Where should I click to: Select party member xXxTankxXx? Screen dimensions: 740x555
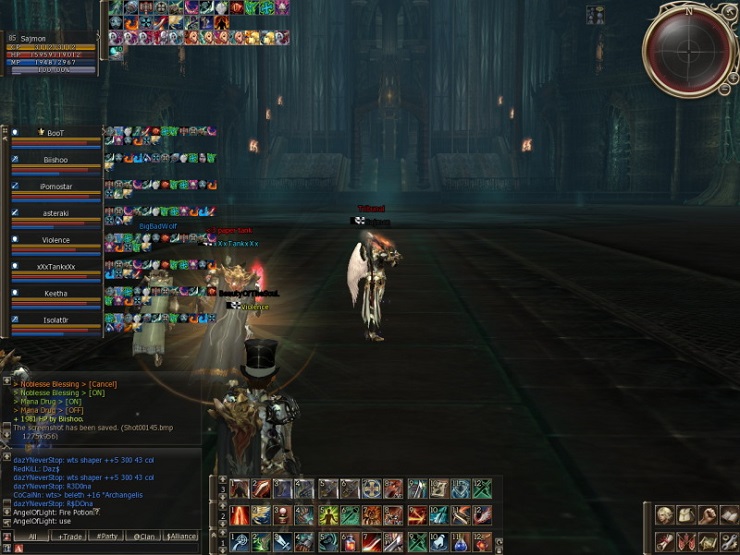point(55,267)
